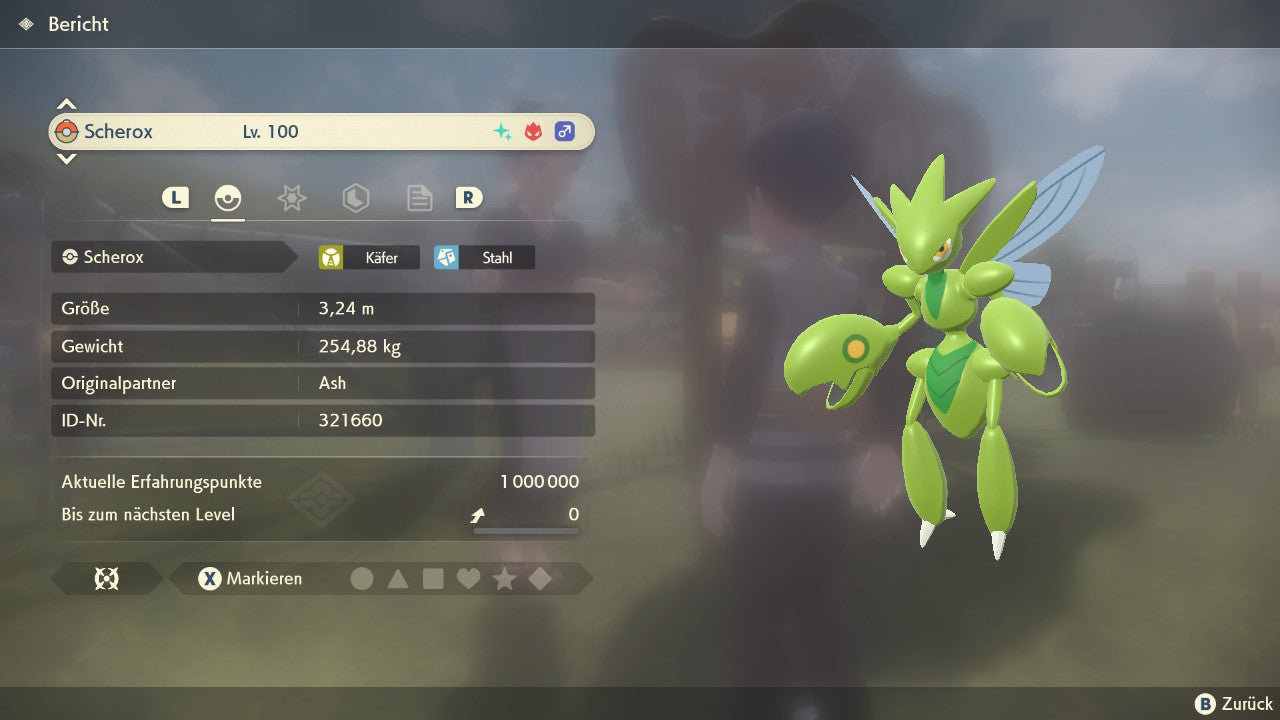Show the document notes tab
Viewport: 1280px width, 720px height.
(x=419, y=198)
